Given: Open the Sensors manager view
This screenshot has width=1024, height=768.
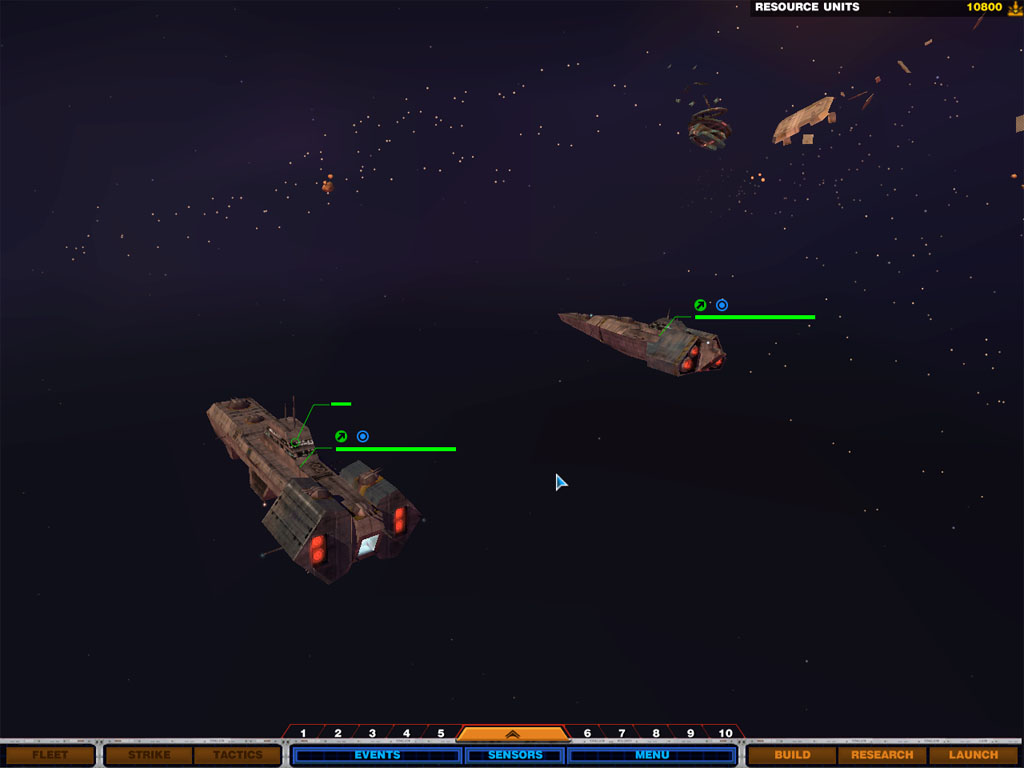Looking at the screenshot, I should 515,755.
